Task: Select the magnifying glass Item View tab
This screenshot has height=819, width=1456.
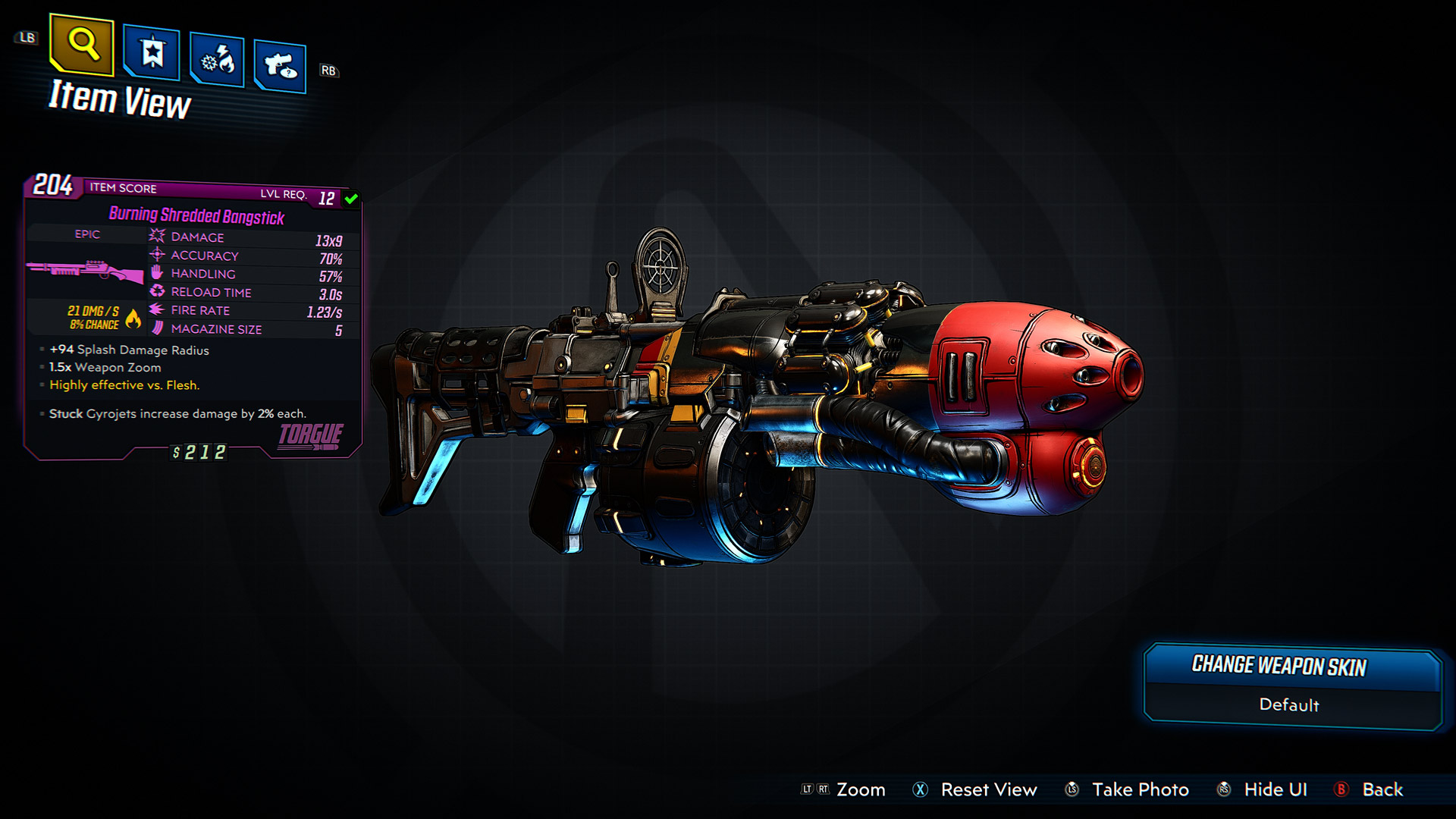Action: (82, 45)
